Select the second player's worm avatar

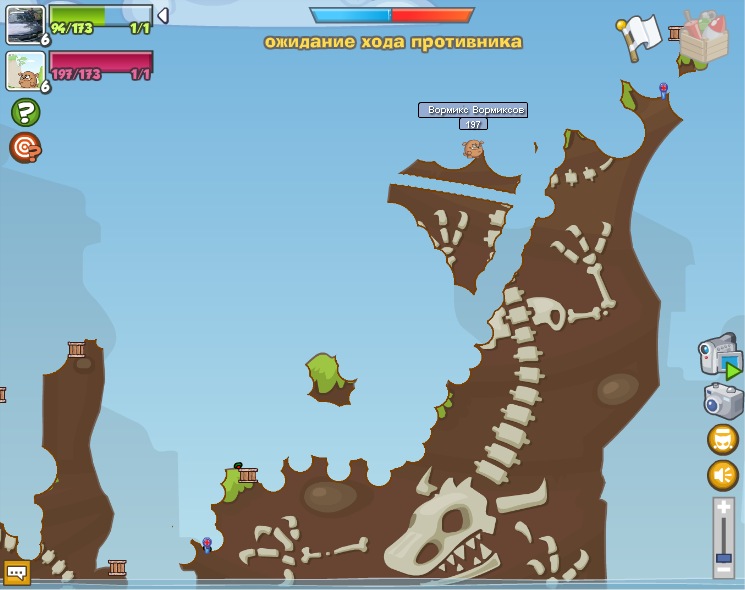(25, 71)
